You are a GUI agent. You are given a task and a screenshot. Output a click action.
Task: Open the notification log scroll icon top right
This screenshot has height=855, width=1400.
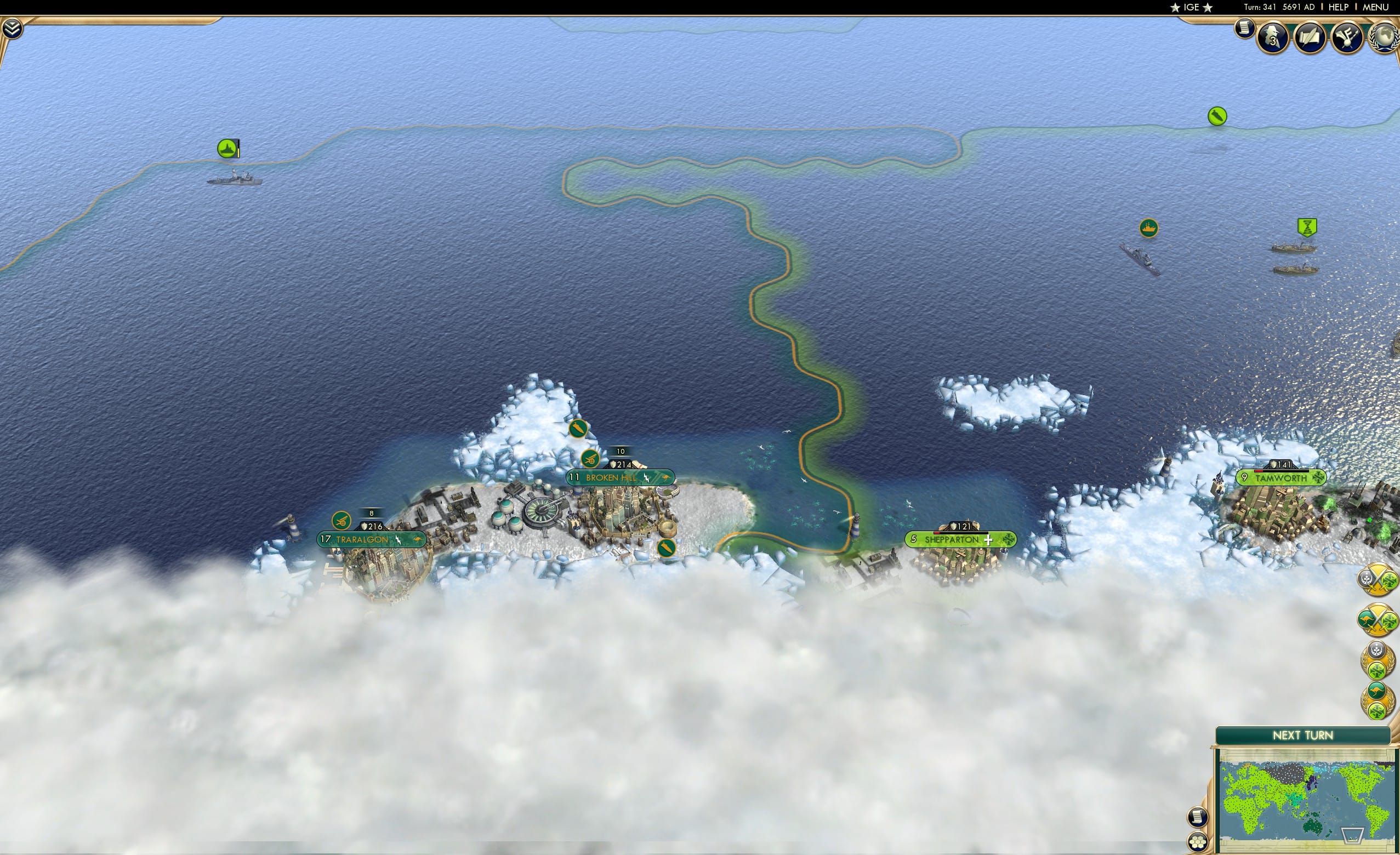1245,31
